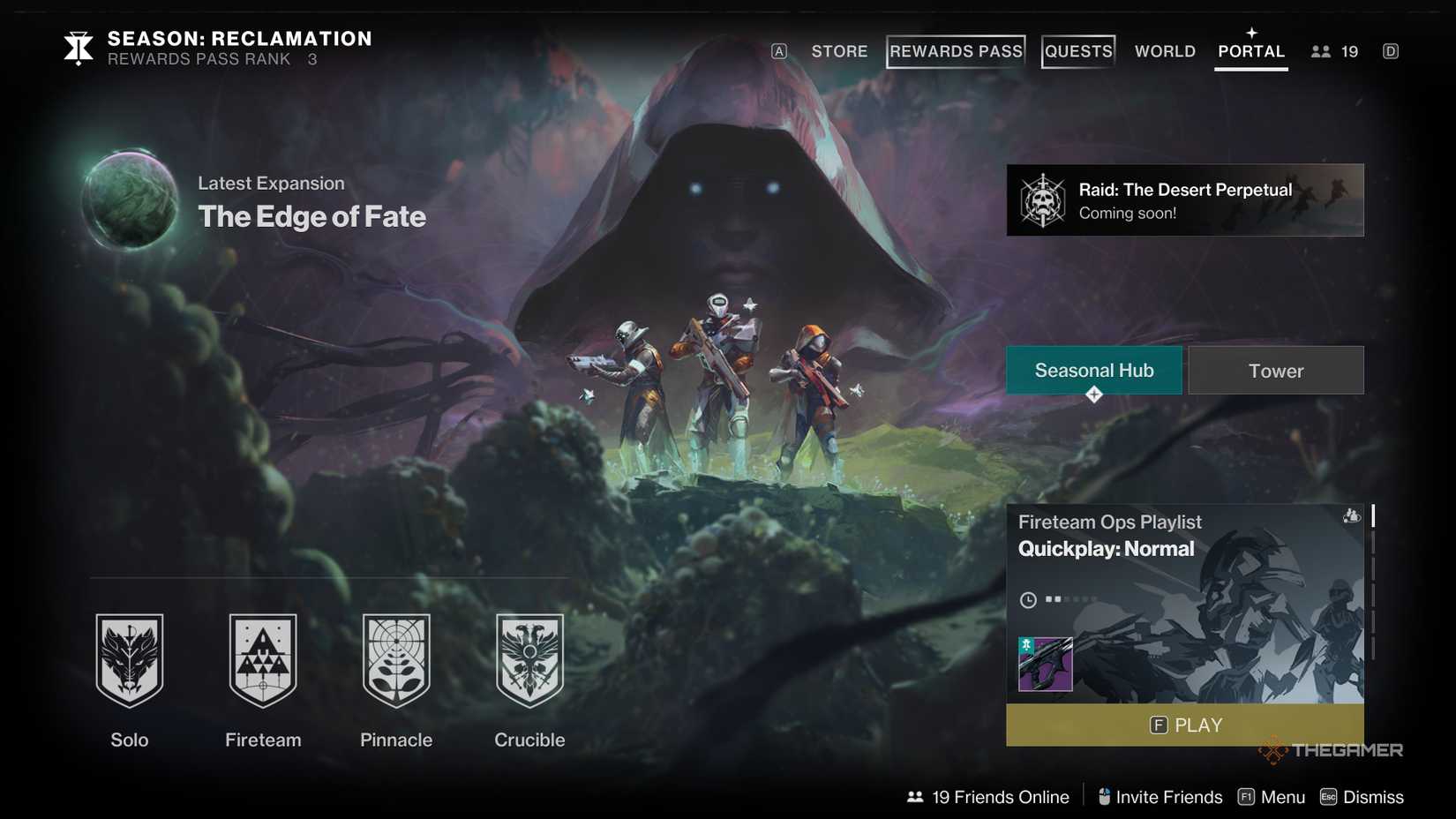Keep Seasonal Hub selected
The image size is (1456, 819).
(1094, 370)
